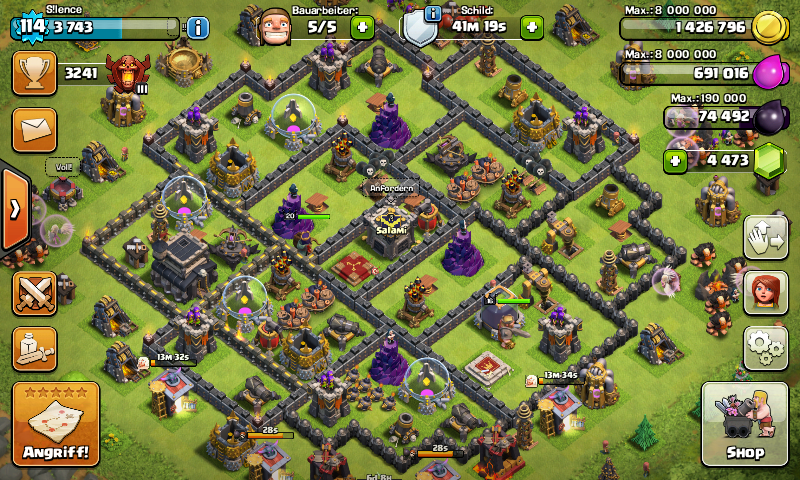This screenshot has height=480, width=800.
Task: Open the settings gear menu
Action: (x=765, y=347)
